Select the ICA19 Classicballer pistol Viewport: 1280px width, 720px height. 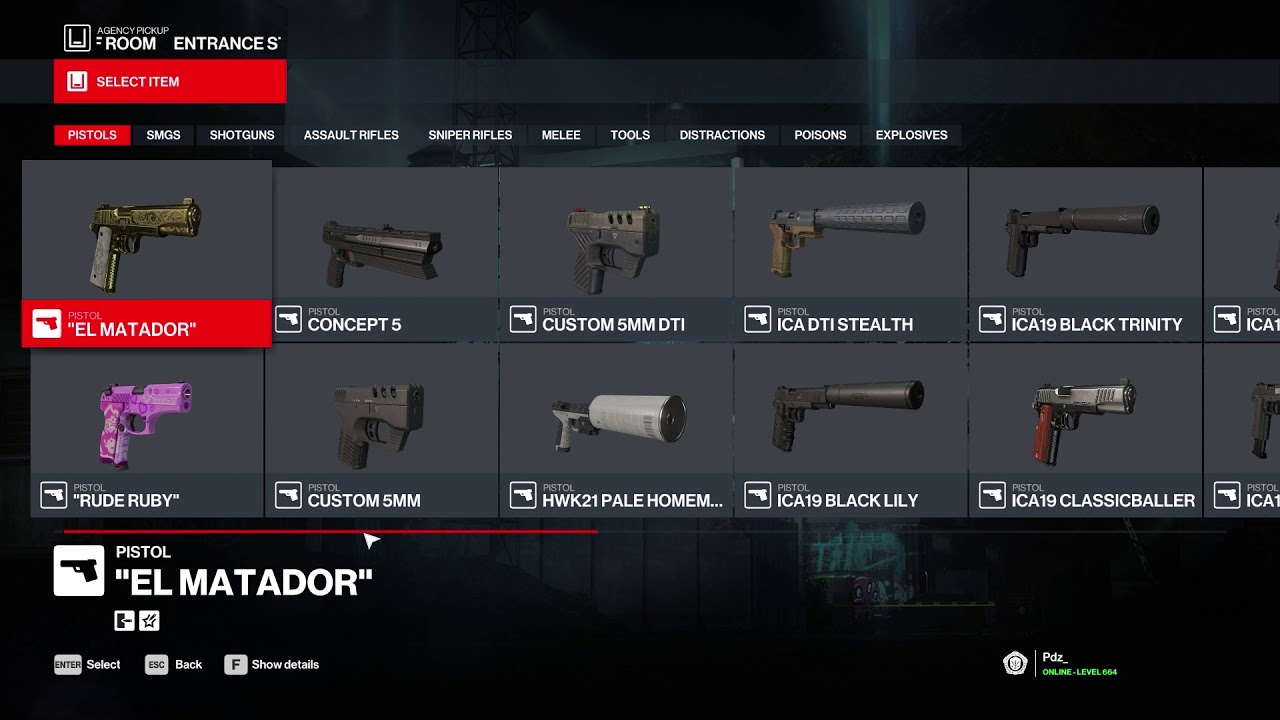pyautogui.click(x=1085, y=430)
